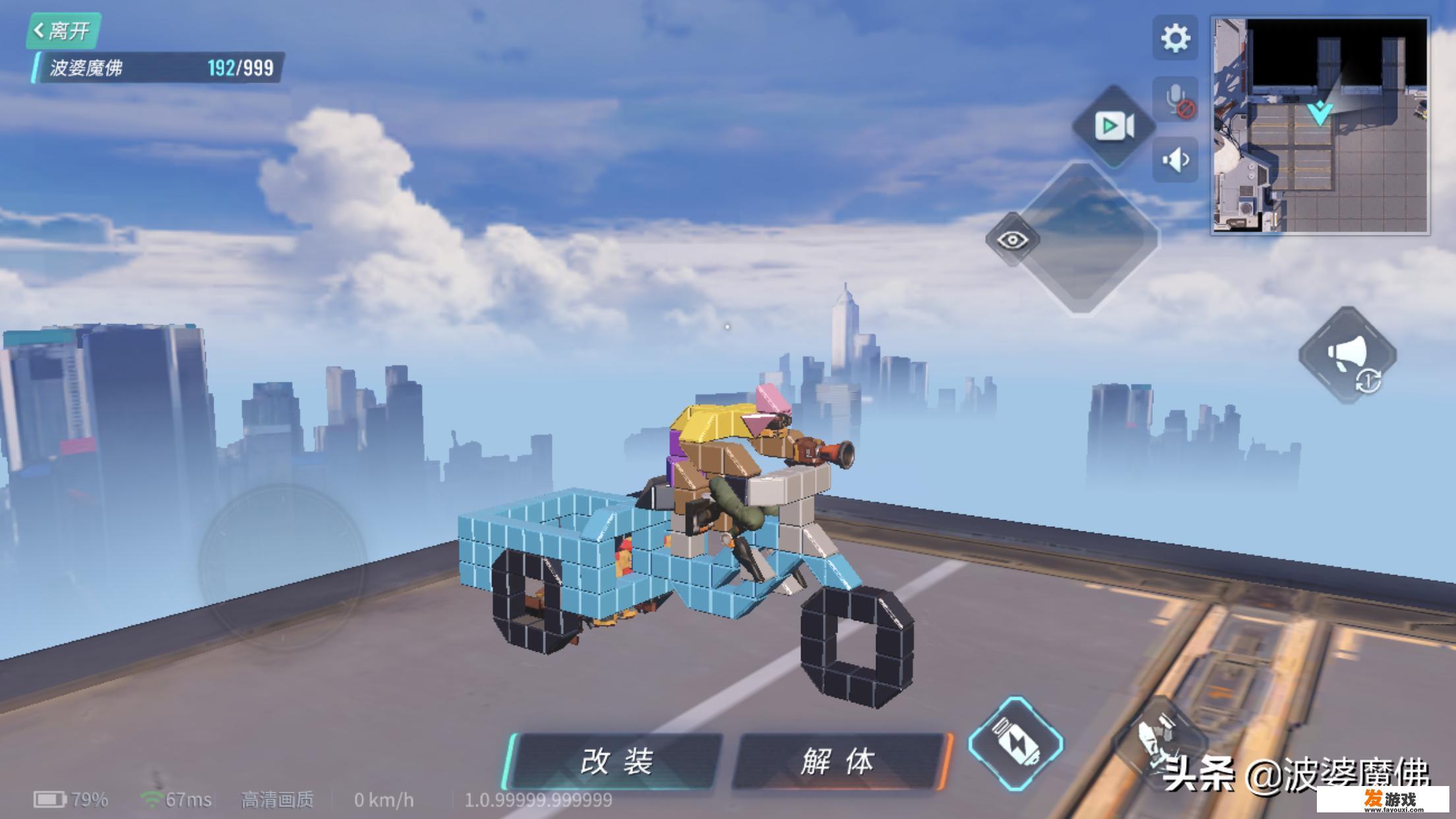Viewport: 1456px width, 819px height.
Task: Activate the battery boost icon
Action: tap(1016, 744)
